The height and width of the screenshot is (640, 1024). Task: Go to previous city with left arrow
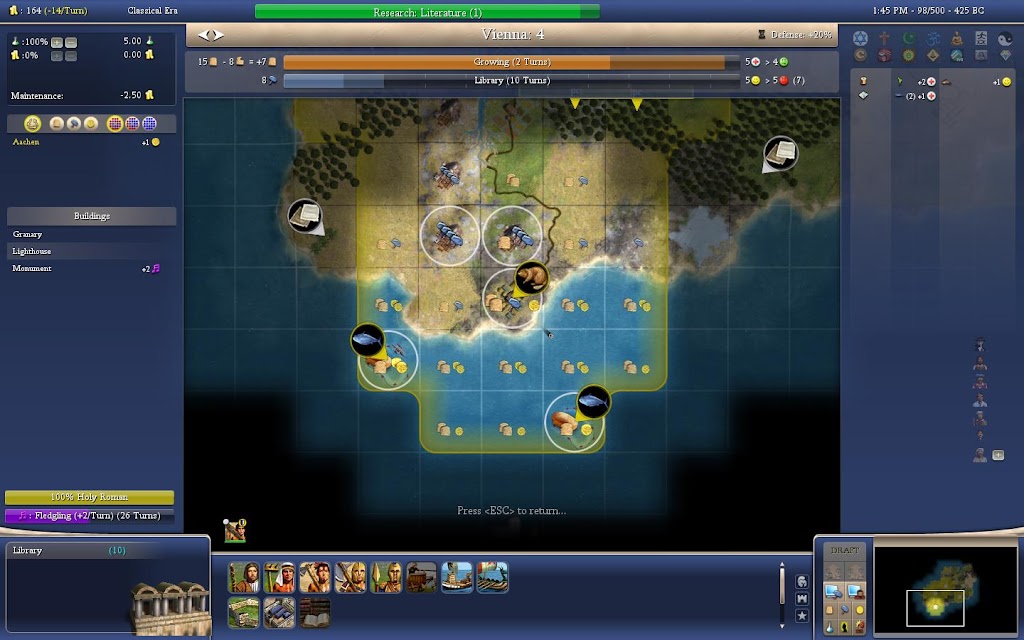coord(204,35)
